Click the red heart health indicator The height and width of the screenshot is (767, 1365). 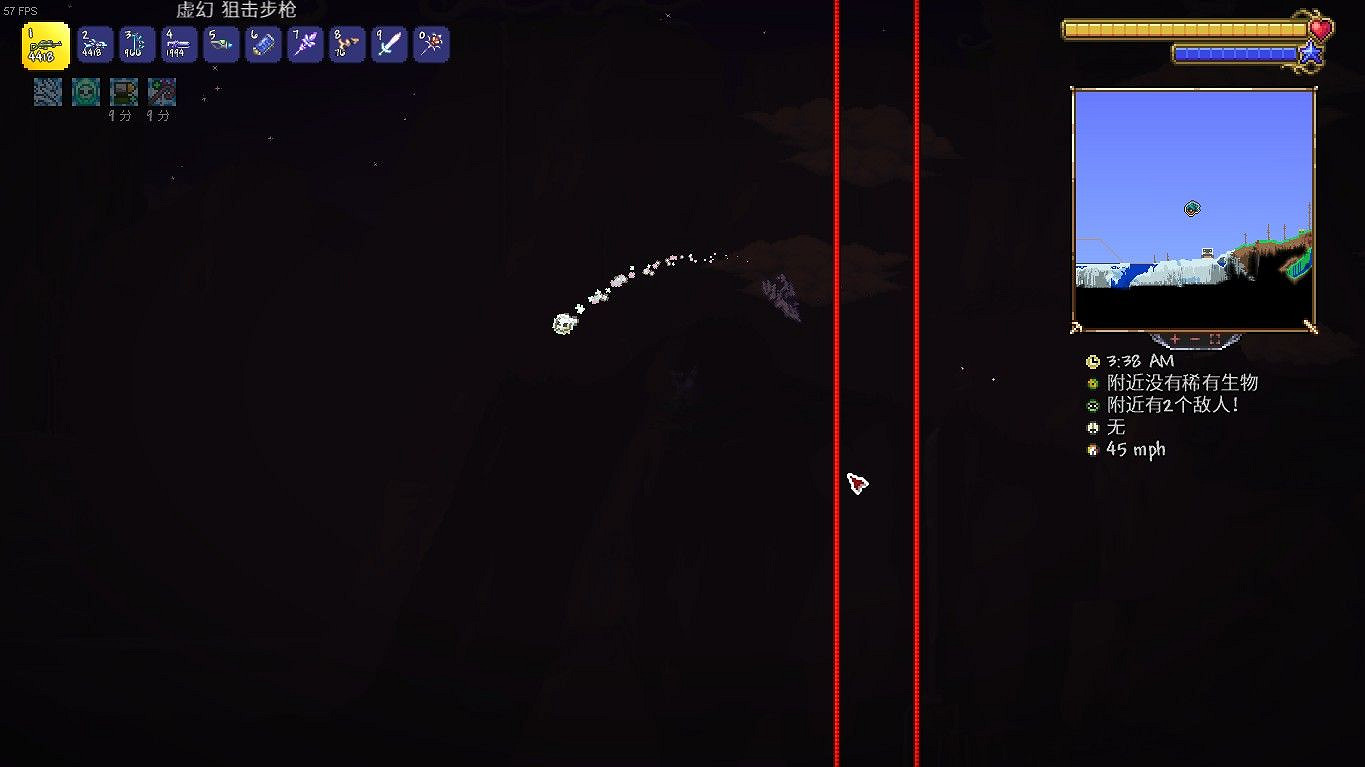[1323, 29]
